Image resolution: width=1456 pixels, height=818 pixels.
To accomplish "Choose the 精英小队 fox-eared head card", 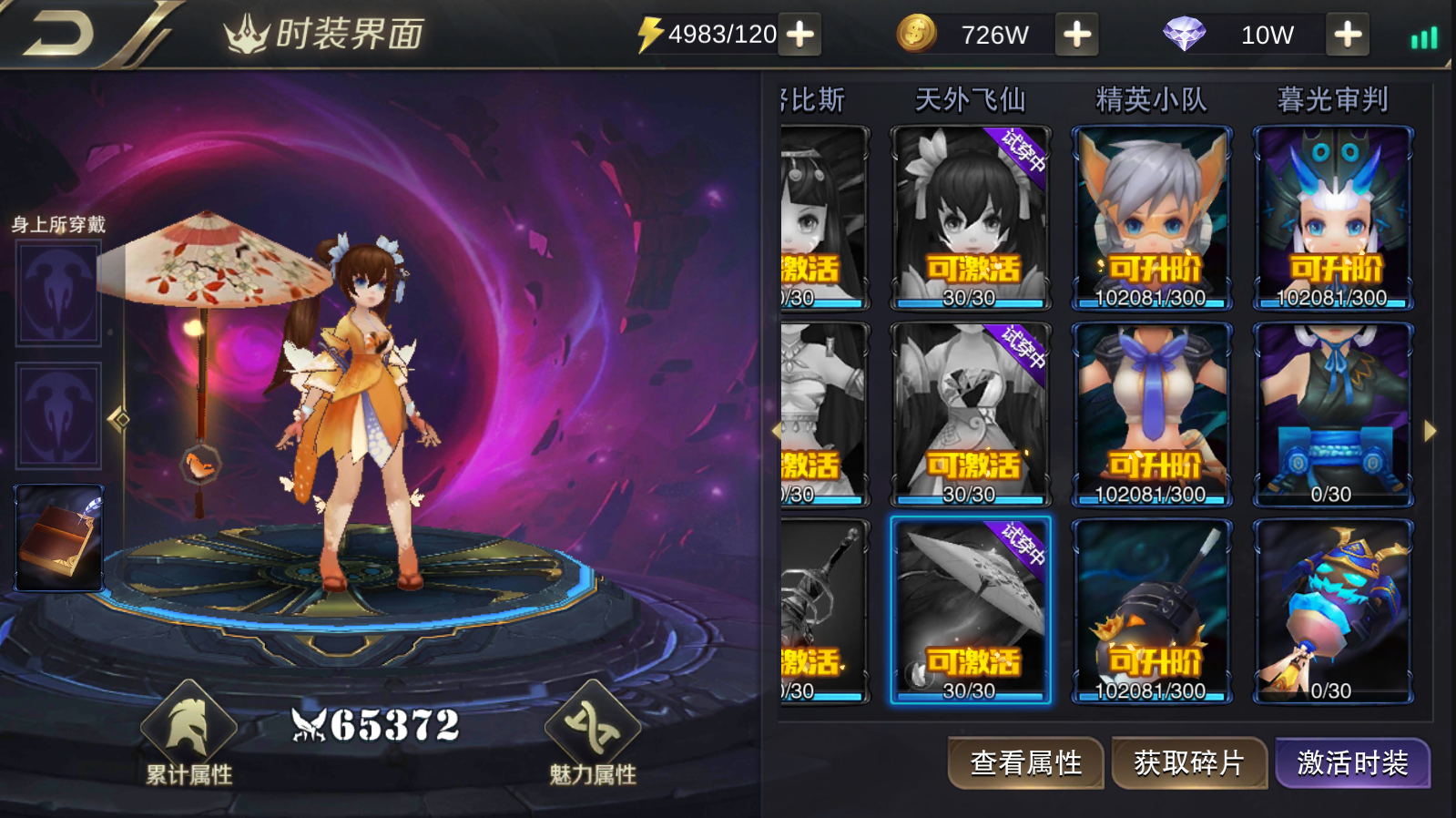I will click(x=1151, y=219).
